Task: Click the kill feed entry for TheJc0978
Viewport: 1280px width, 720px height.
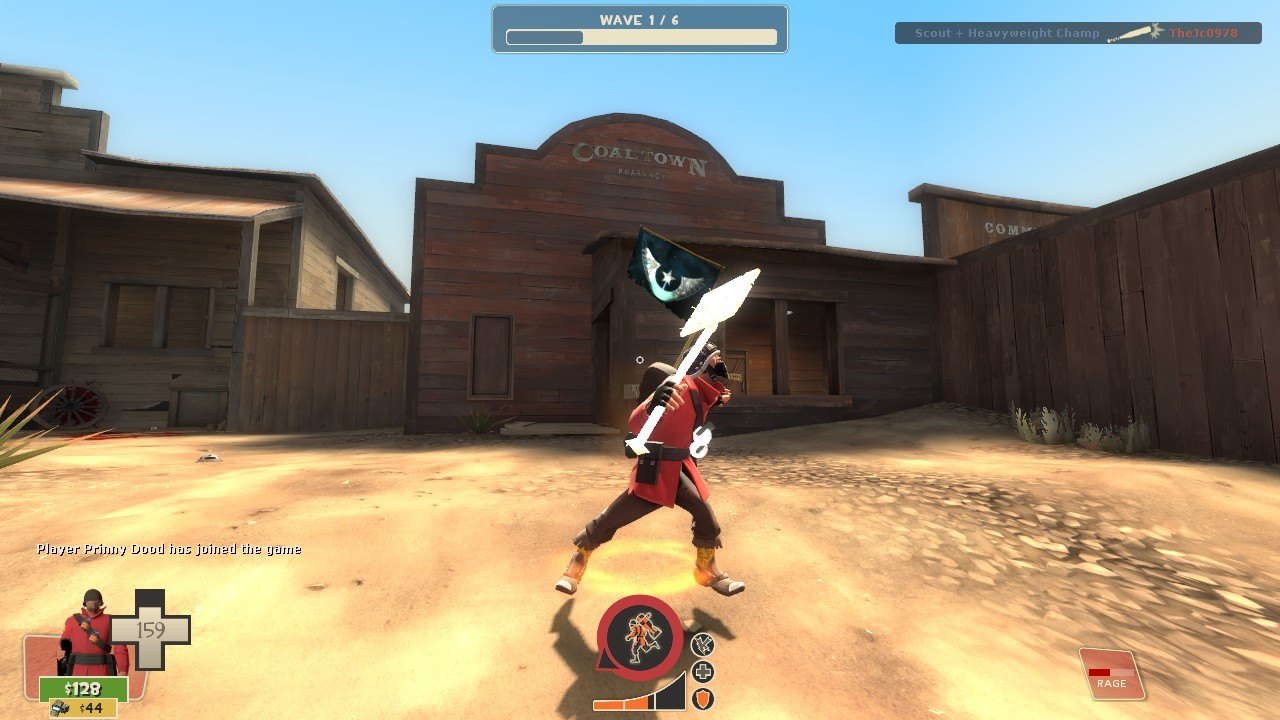Action: [1079, 33]
